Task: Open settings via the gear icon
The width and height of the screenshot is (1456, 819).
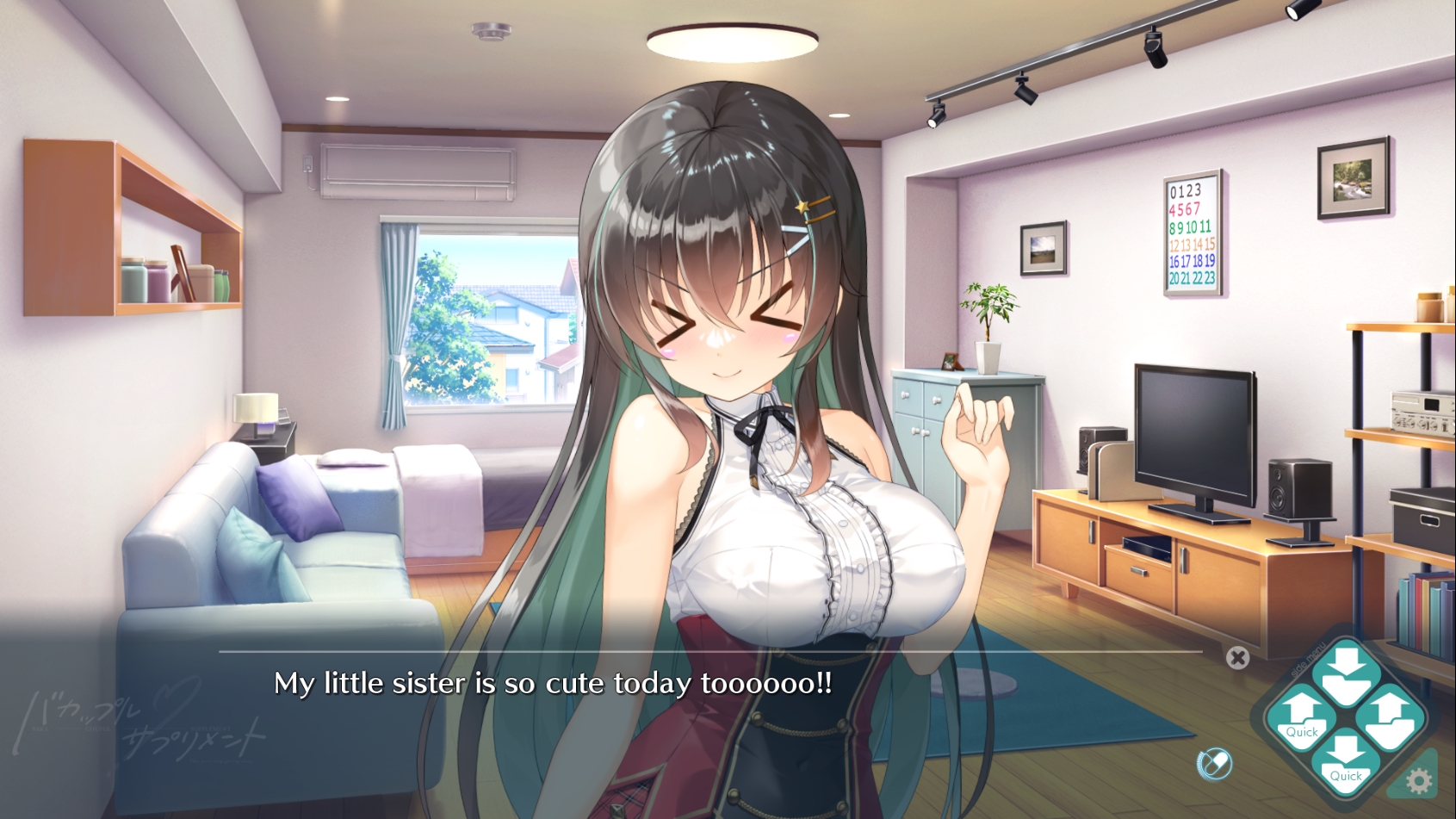Action: click(1418, 781)
